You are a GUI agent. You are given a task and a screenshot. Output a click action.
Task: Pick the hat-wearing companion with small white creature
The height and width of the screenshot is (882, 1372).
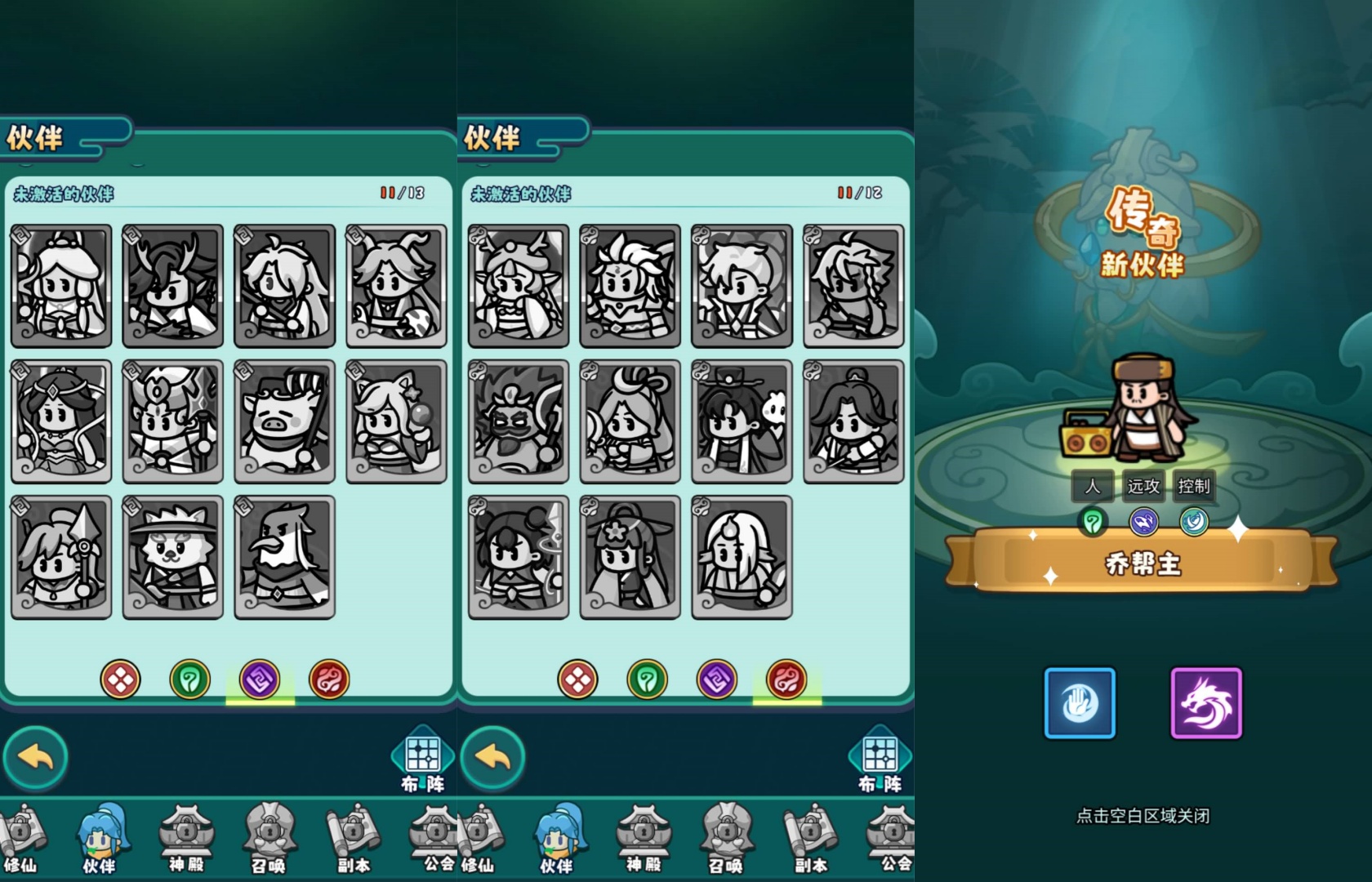pos(742,421)
